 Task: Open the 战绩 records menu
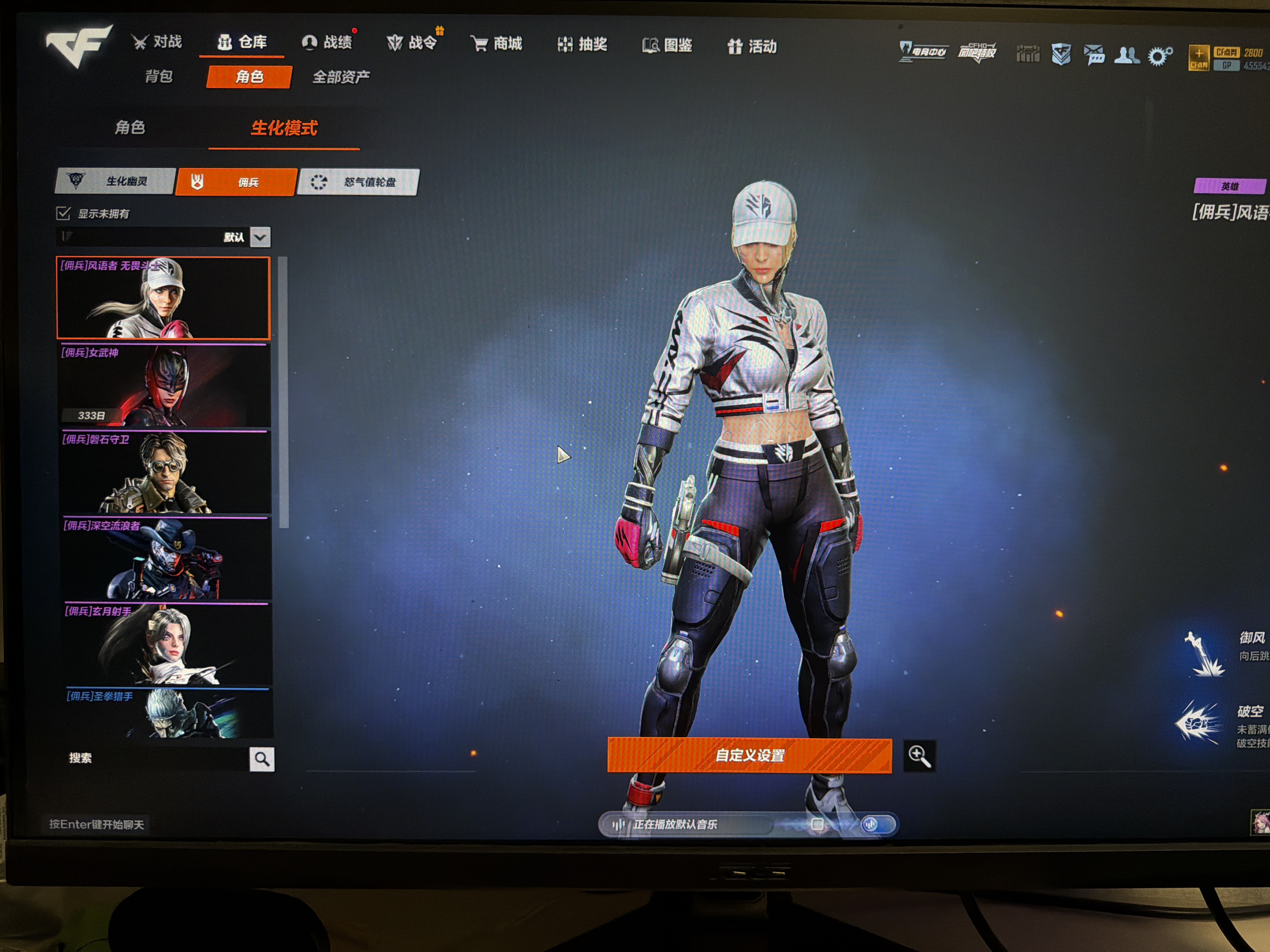pyautogui.click(x=327, y=42)
